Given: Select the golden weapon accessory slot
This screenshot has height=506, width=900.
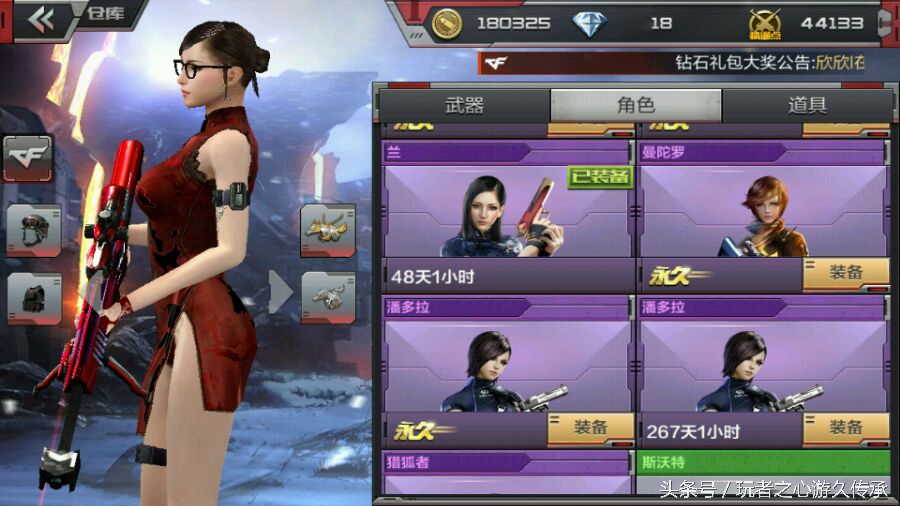Looking at the screenshot, I should [x=328, y=230].
